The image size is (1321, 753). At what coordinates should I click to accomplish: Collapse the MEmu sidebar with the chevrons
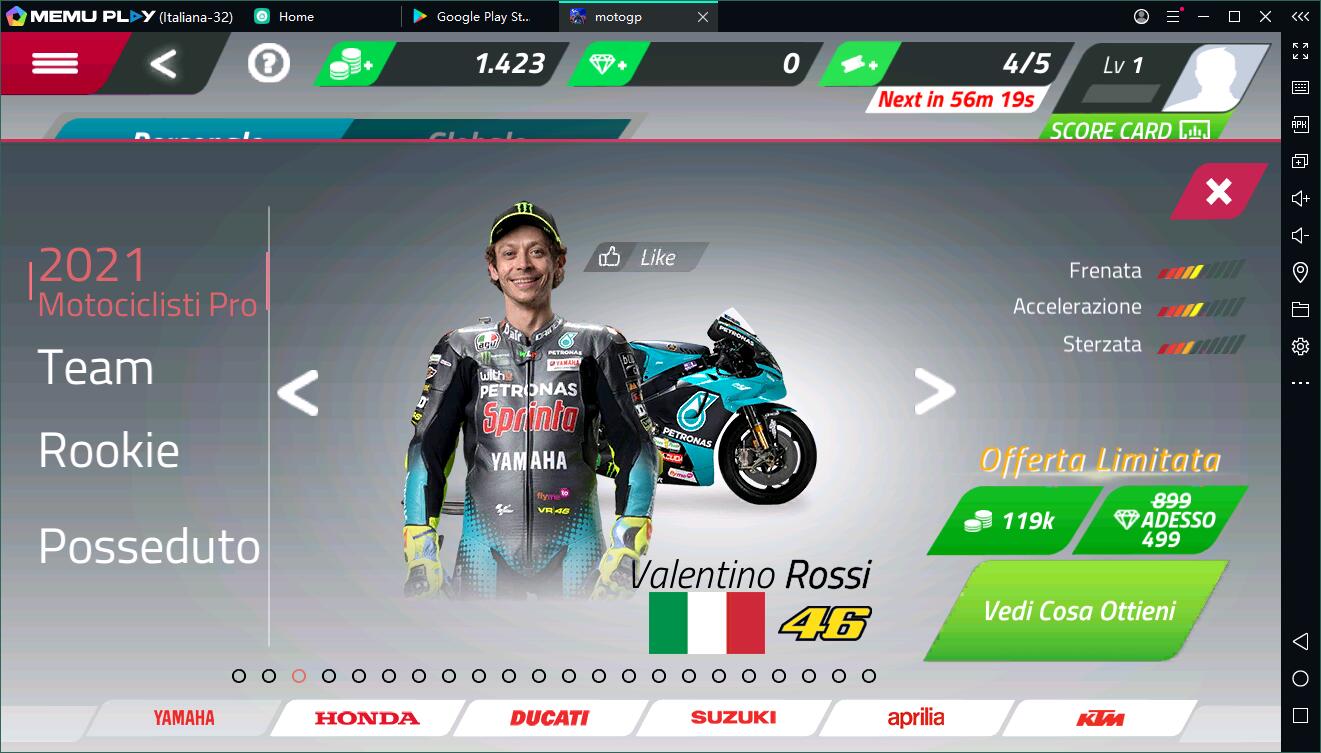click(x=1300, y=16)
